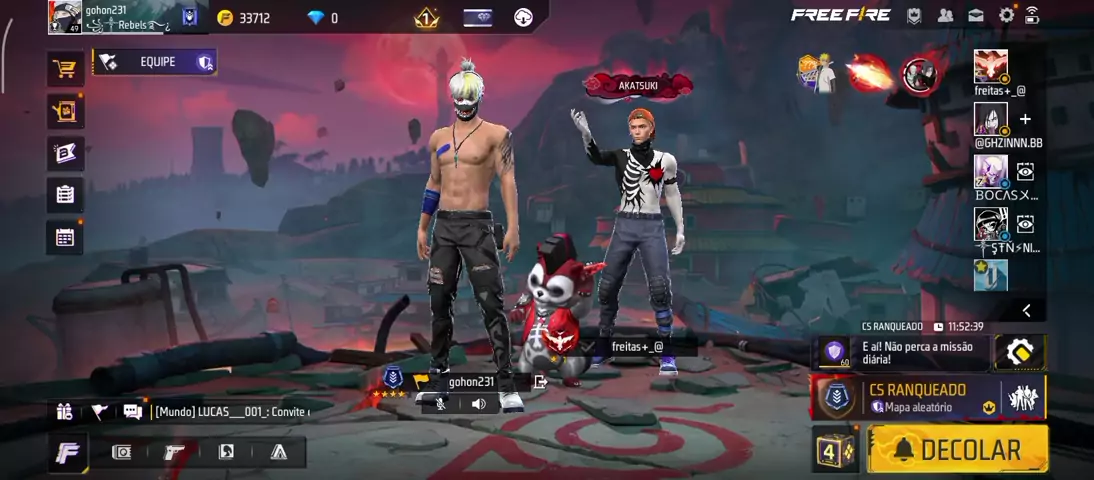Leave the squad using the exit icon
This screenshot has height=480, width=1094.
pos(541,381)
